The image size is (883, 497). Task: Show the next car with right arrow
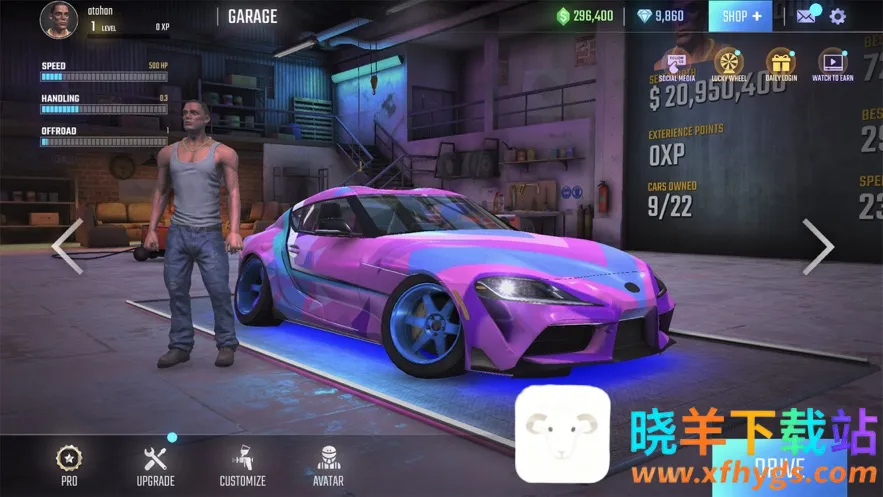tap(817, 246)
